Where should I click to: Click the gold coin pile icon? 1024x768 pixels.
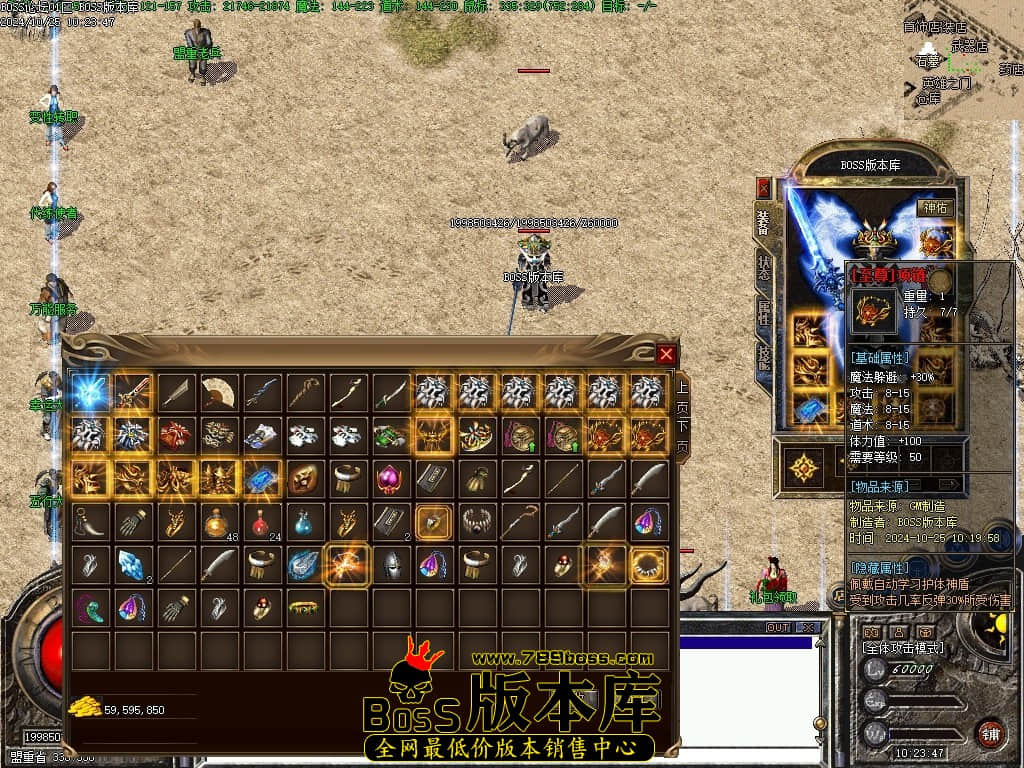coord(84,708)
